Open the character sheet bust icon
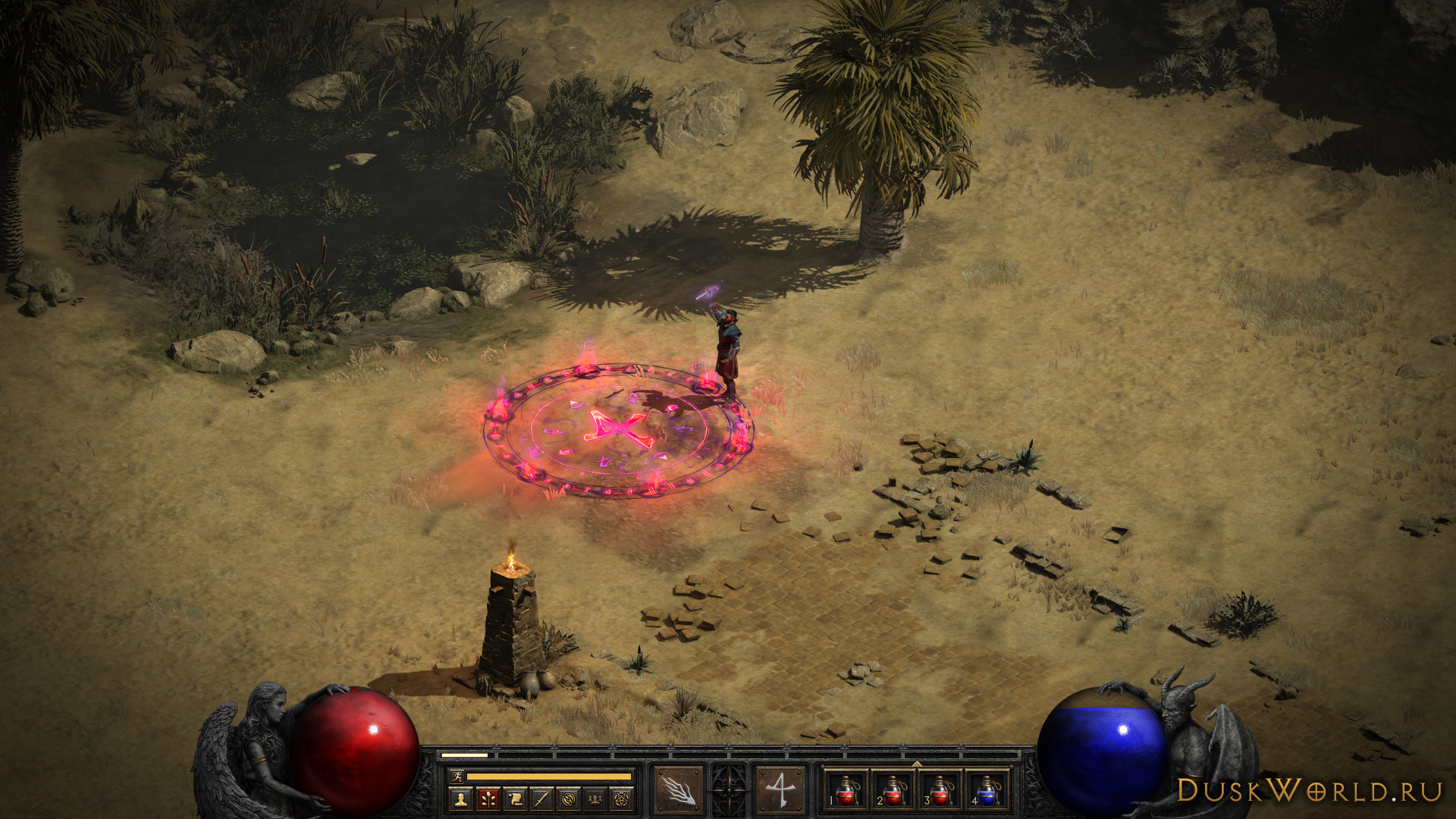Viewport: 1456px width, 819px height. 460,799
